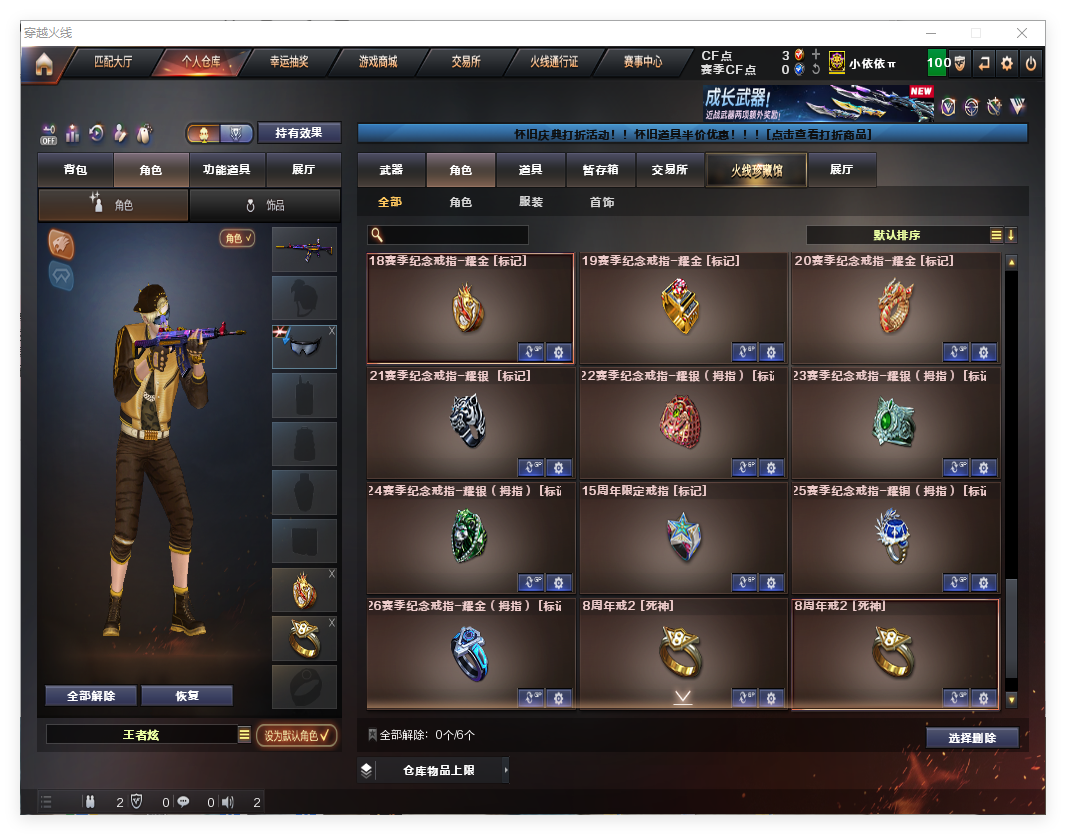Set as default character with 设为默认角色
The height and width of the screenshot is (835, 1066).
[297, 736]
